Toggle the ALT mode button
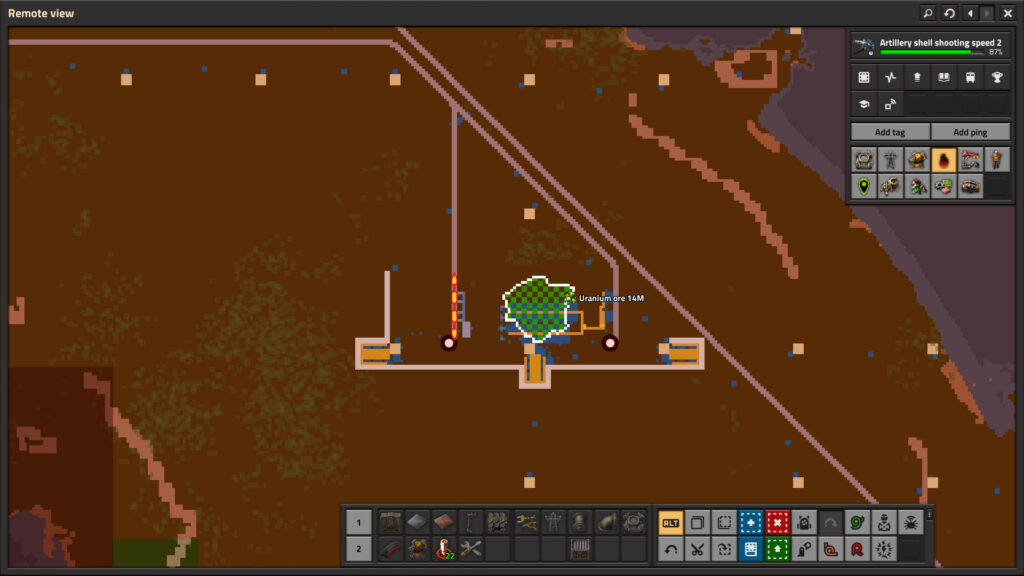Image resolution: width=1024 pixels, height=576 pixels. pos(671,522)
